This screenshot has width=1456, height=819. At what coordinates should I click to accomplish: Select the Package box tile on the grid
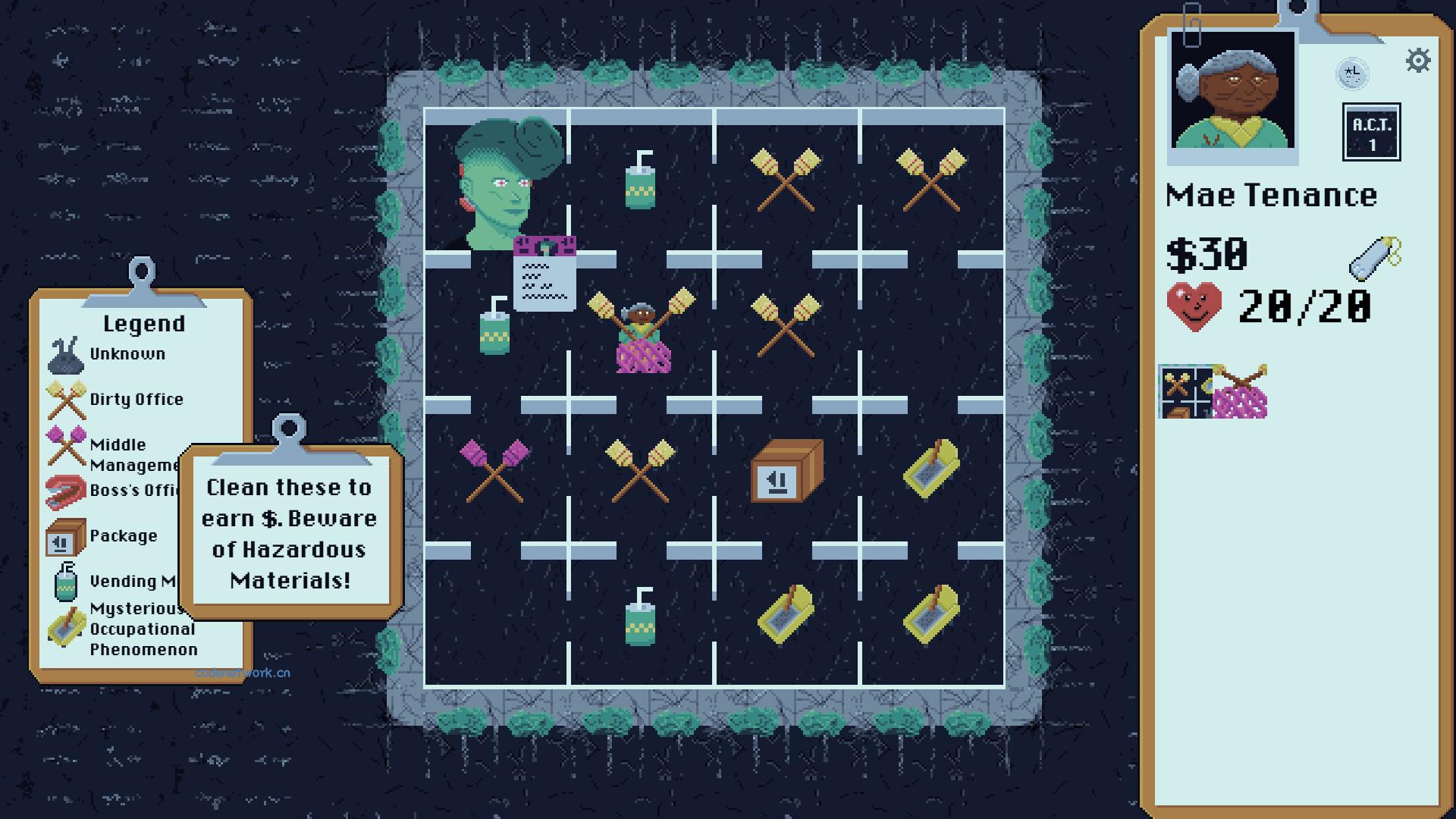(786, 474)
